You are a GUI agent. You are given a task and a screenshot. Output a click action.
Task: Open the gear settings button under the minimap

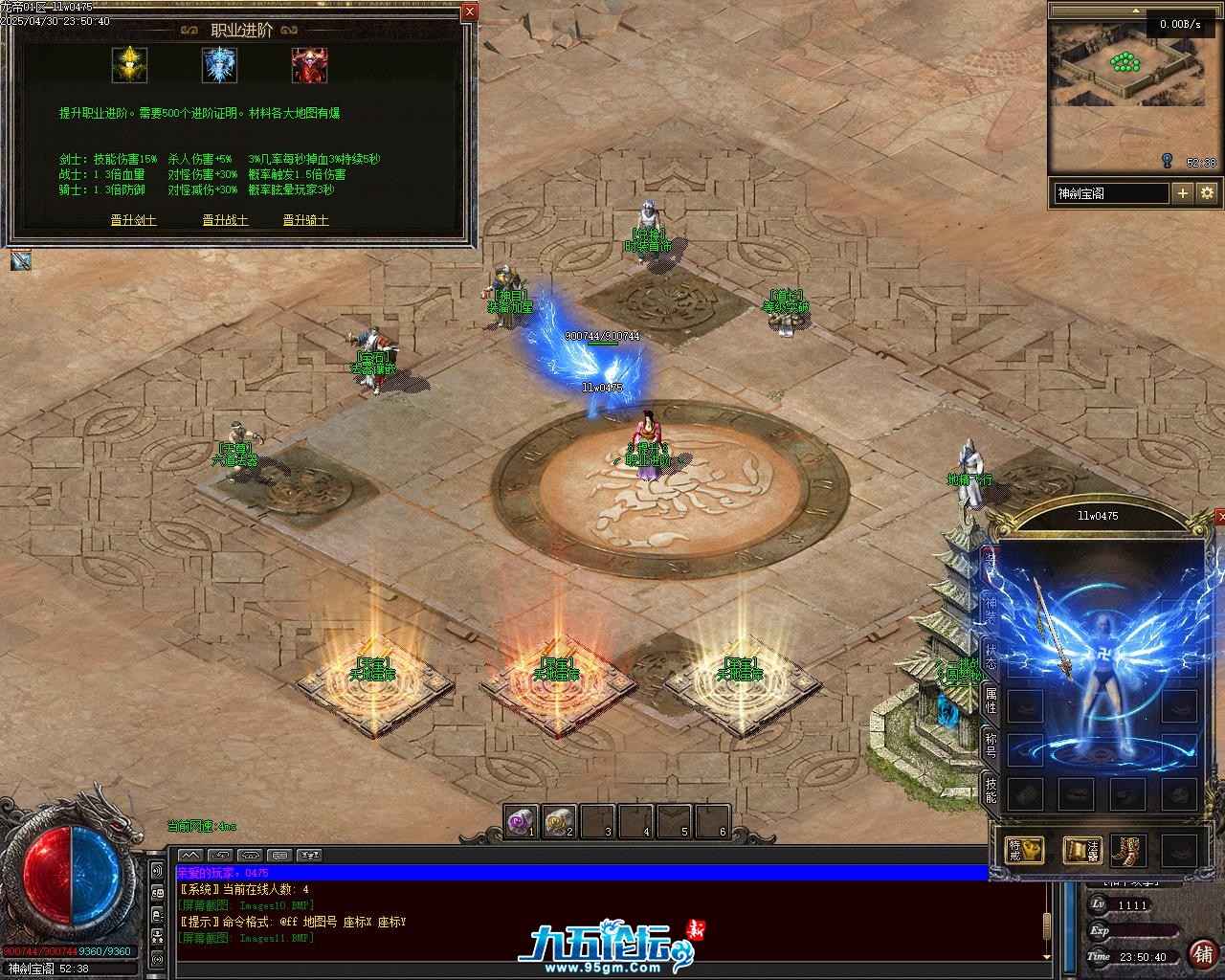(x=1208, y=193)
